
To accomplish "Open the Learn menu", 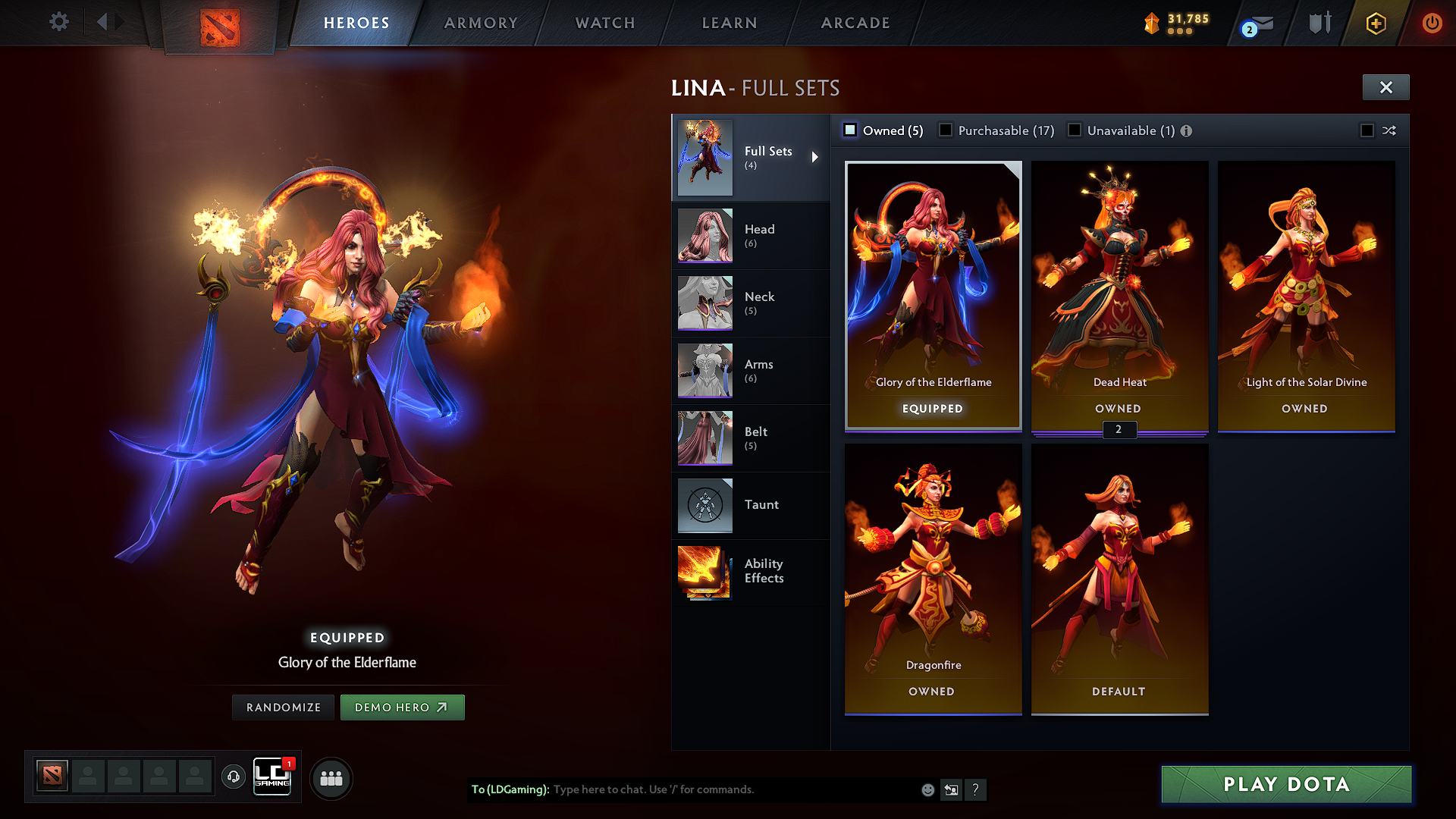I will coord(729,23).
